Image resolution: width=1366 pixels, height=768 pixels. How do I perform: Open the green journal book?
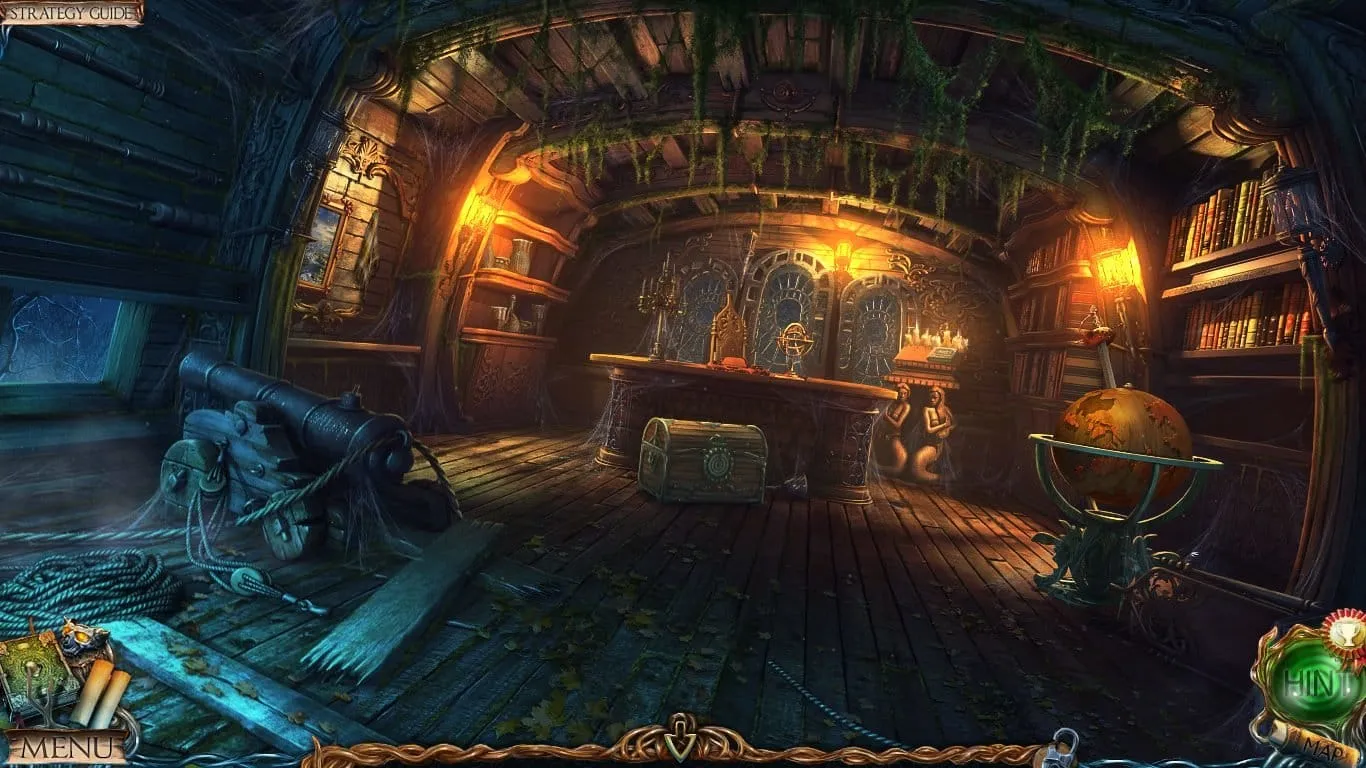[x=36, y=671]
